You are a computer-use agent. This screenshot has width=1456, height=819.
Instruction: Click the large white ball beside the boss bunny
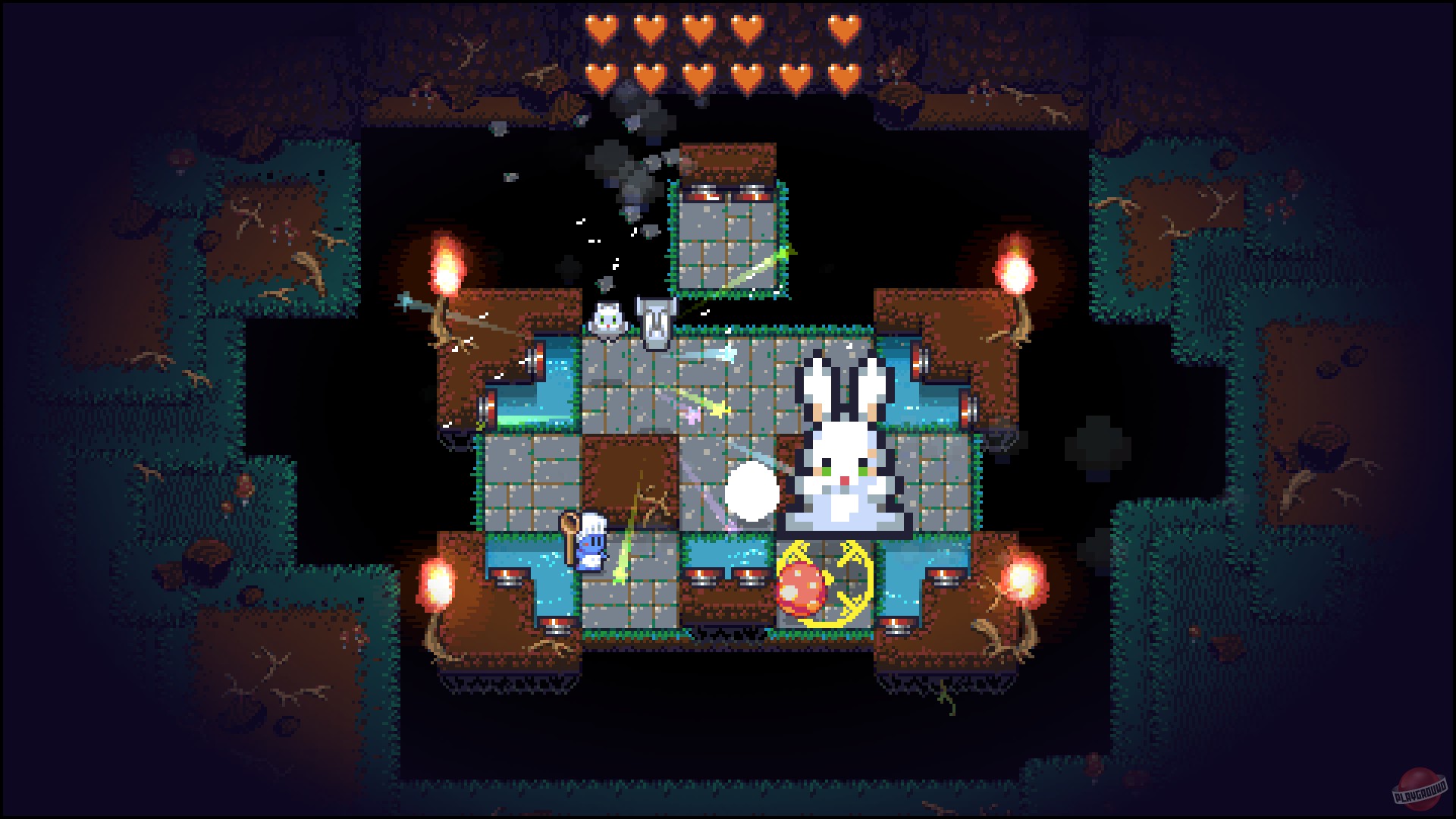tap(753, 491)
